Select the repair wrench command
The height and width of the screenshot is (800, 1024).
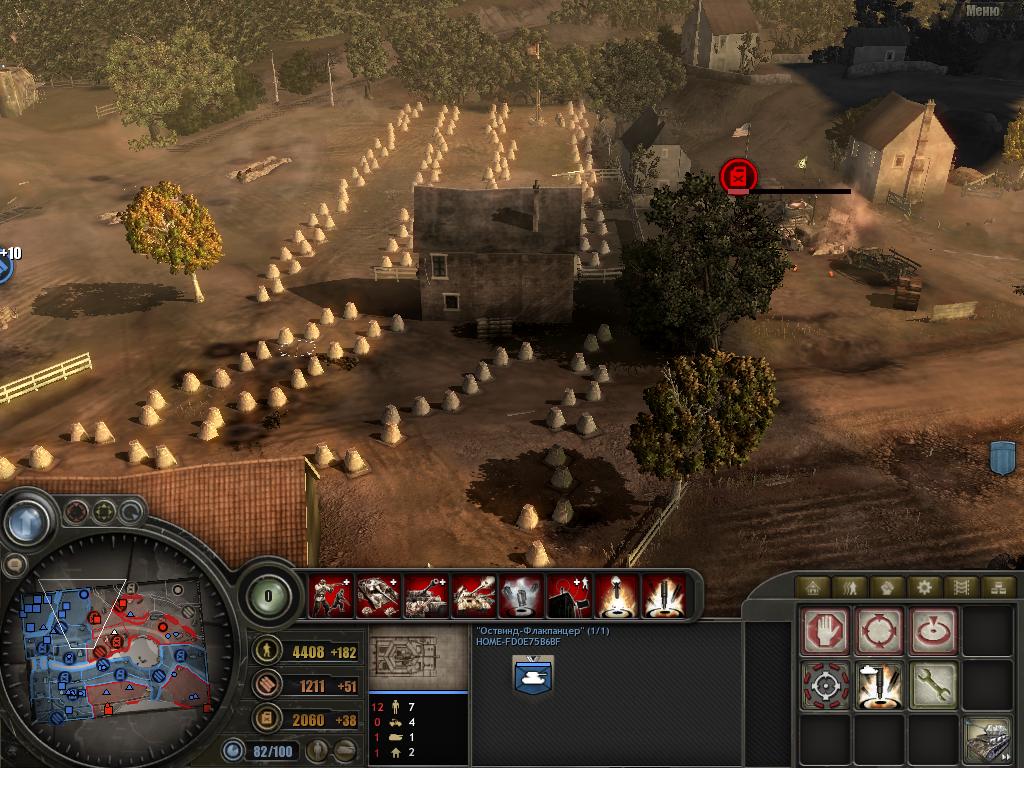coord(933,686)
